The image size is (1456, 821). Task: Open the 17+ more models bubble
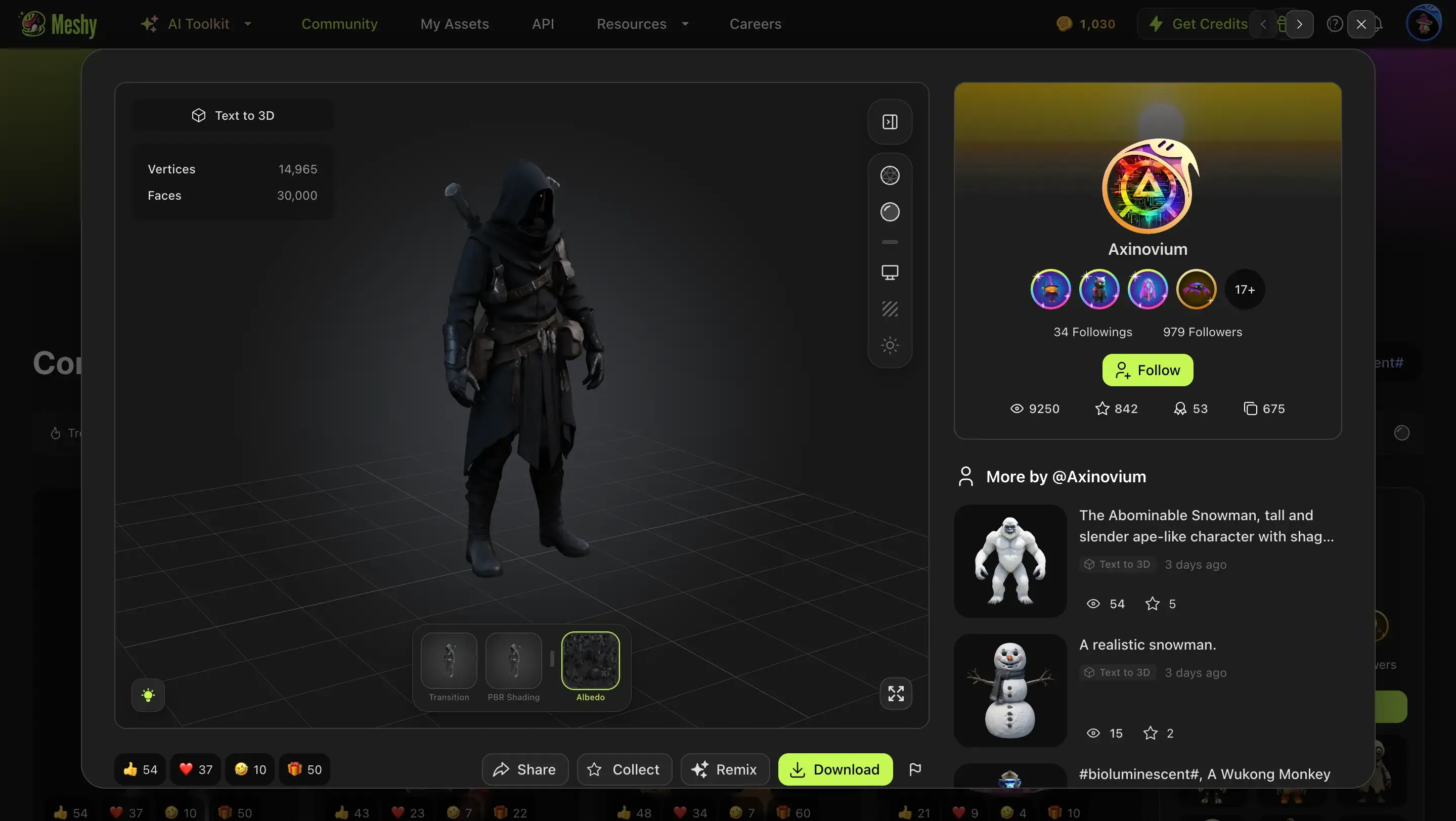click(x=1245, y=289)
